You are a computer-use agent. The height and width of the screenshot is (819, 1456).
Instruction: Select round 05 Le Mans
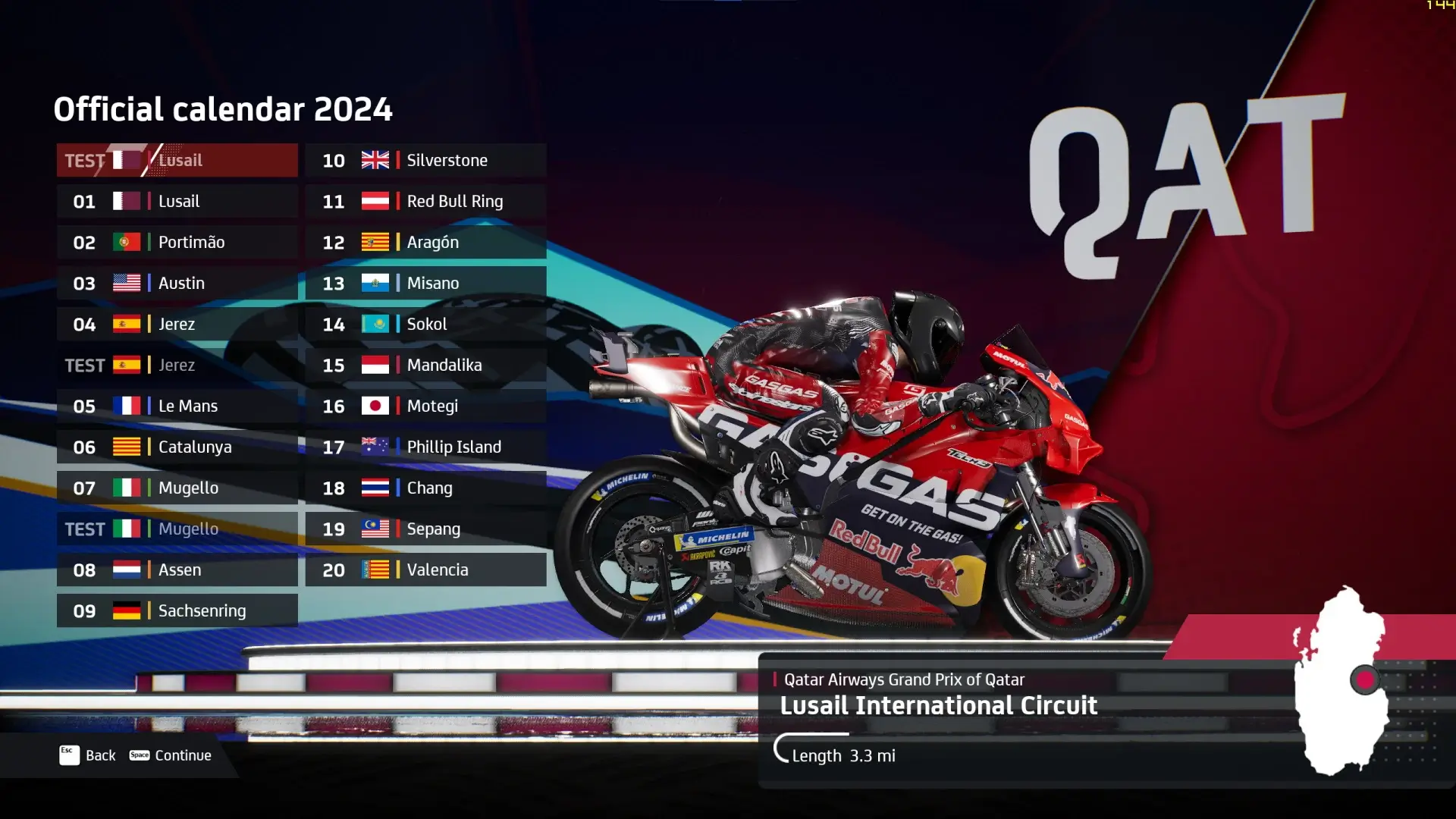pos(177,406)
